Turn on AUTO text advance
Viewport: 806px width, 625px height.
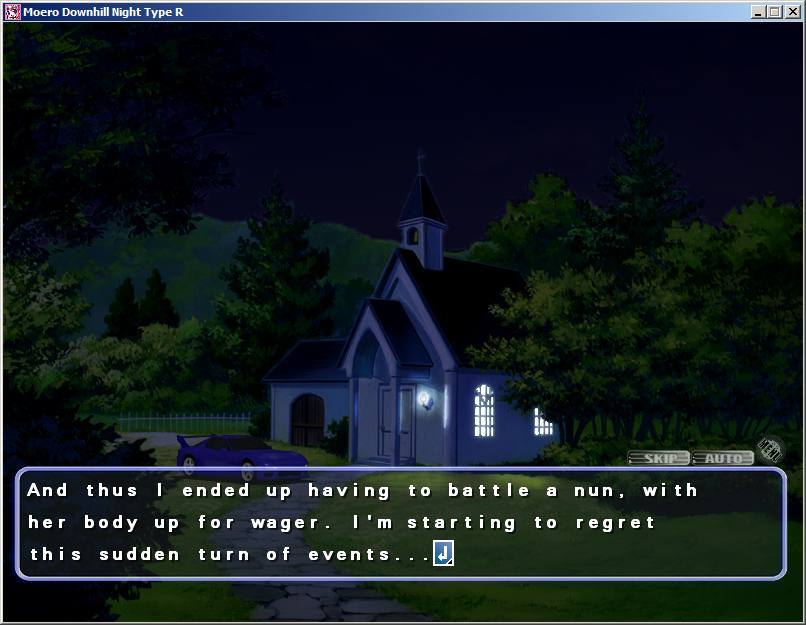tap(723, 458)
